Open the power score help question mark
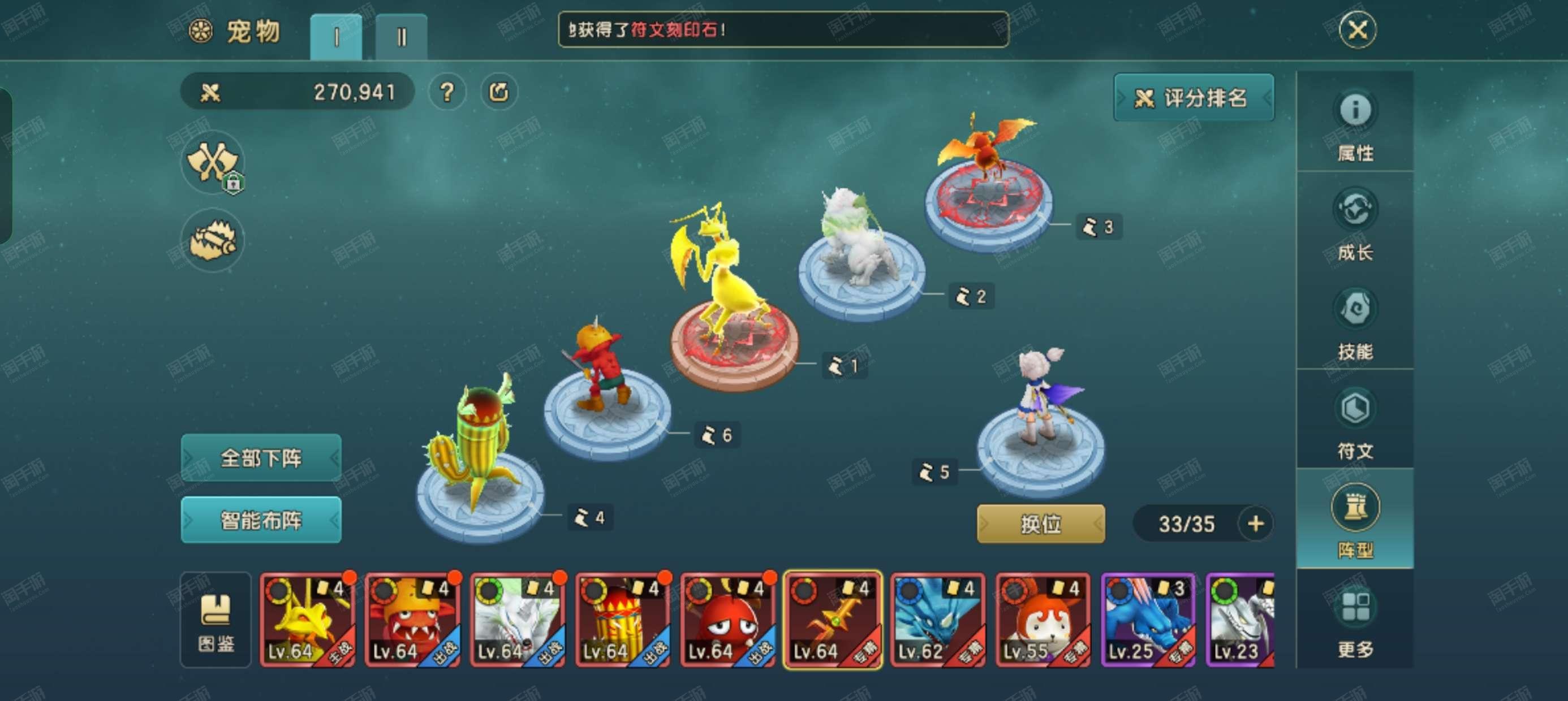The image size is (1568, 701). [x=447, y=92]
